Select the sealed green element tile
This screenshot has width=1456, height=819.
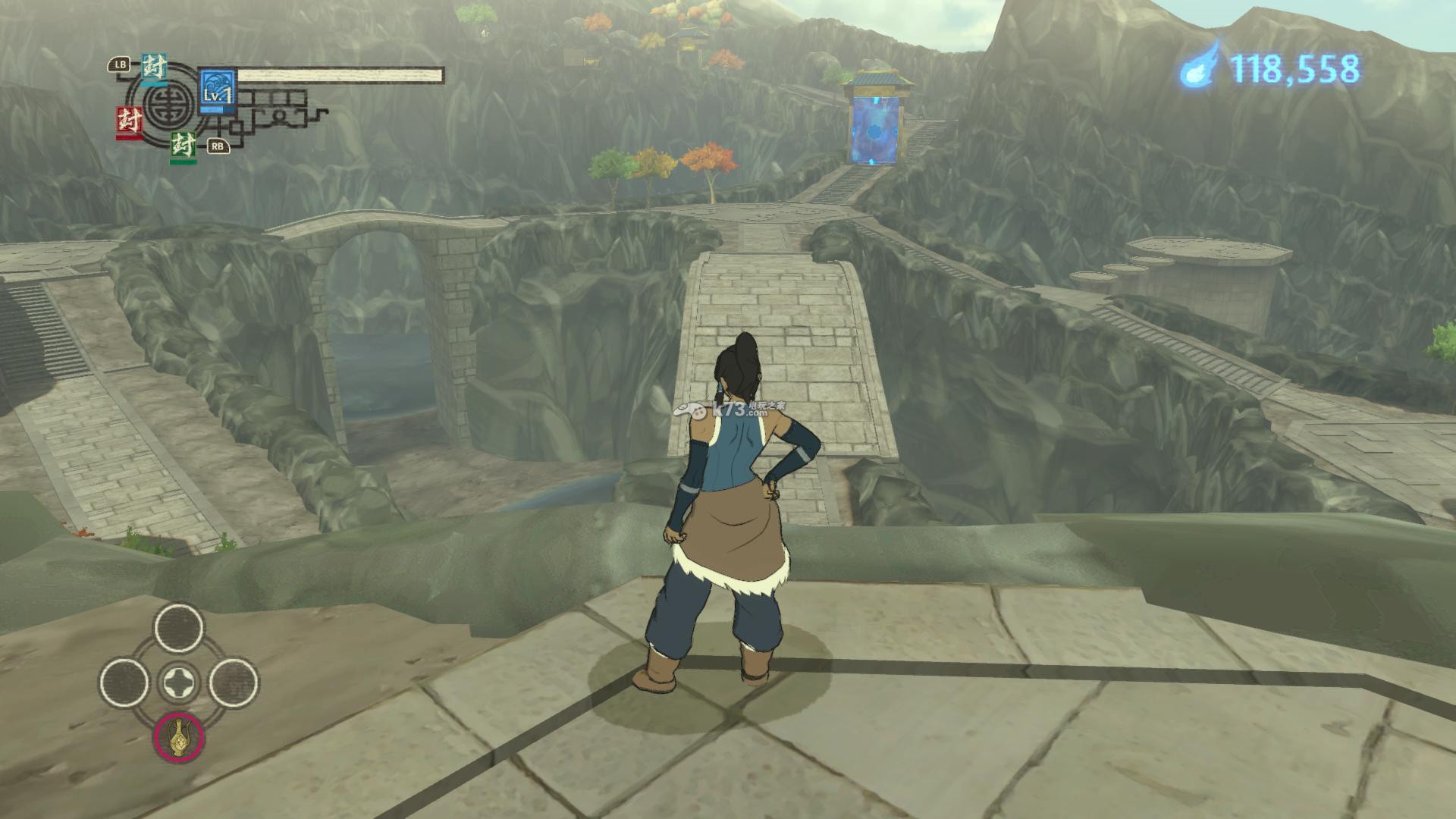183,145
